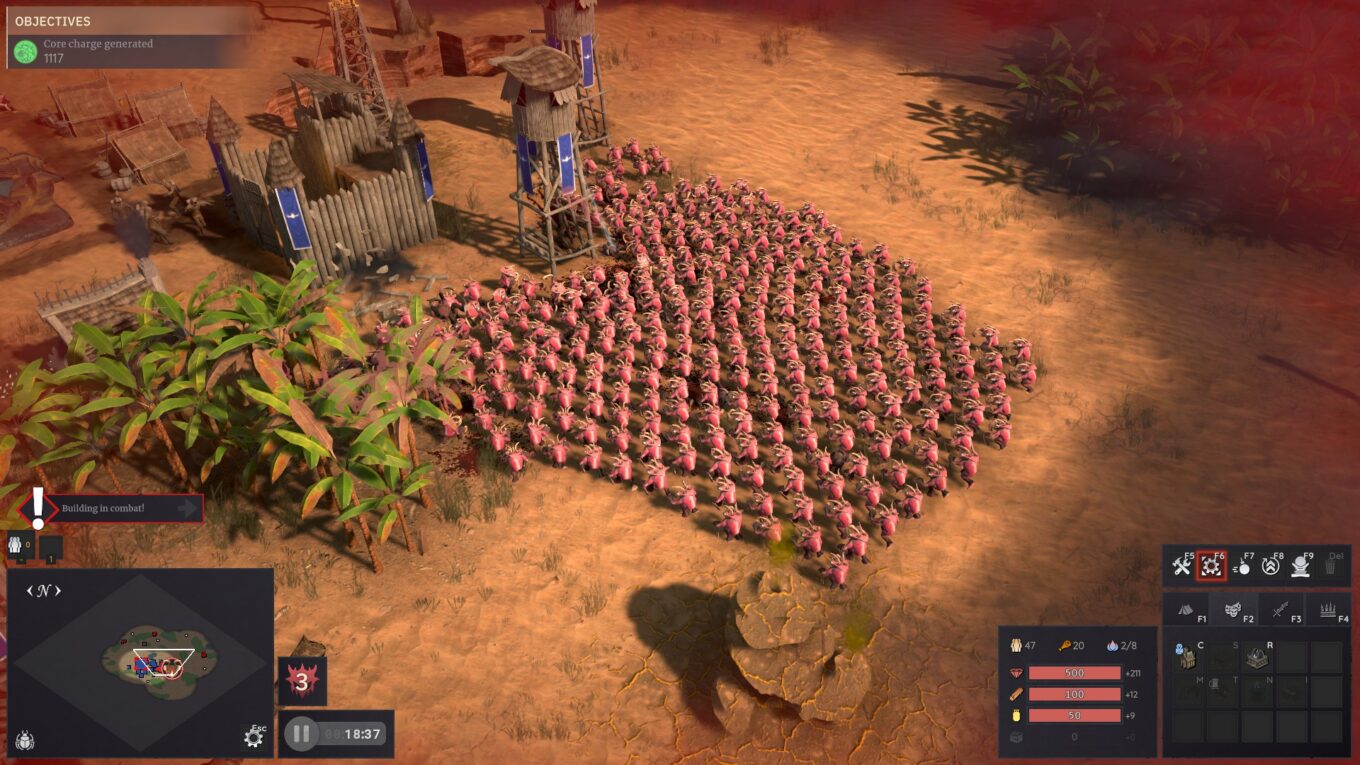Click the population icon showing 47
1360x765 pixels.
click(x=1017, y=645)
